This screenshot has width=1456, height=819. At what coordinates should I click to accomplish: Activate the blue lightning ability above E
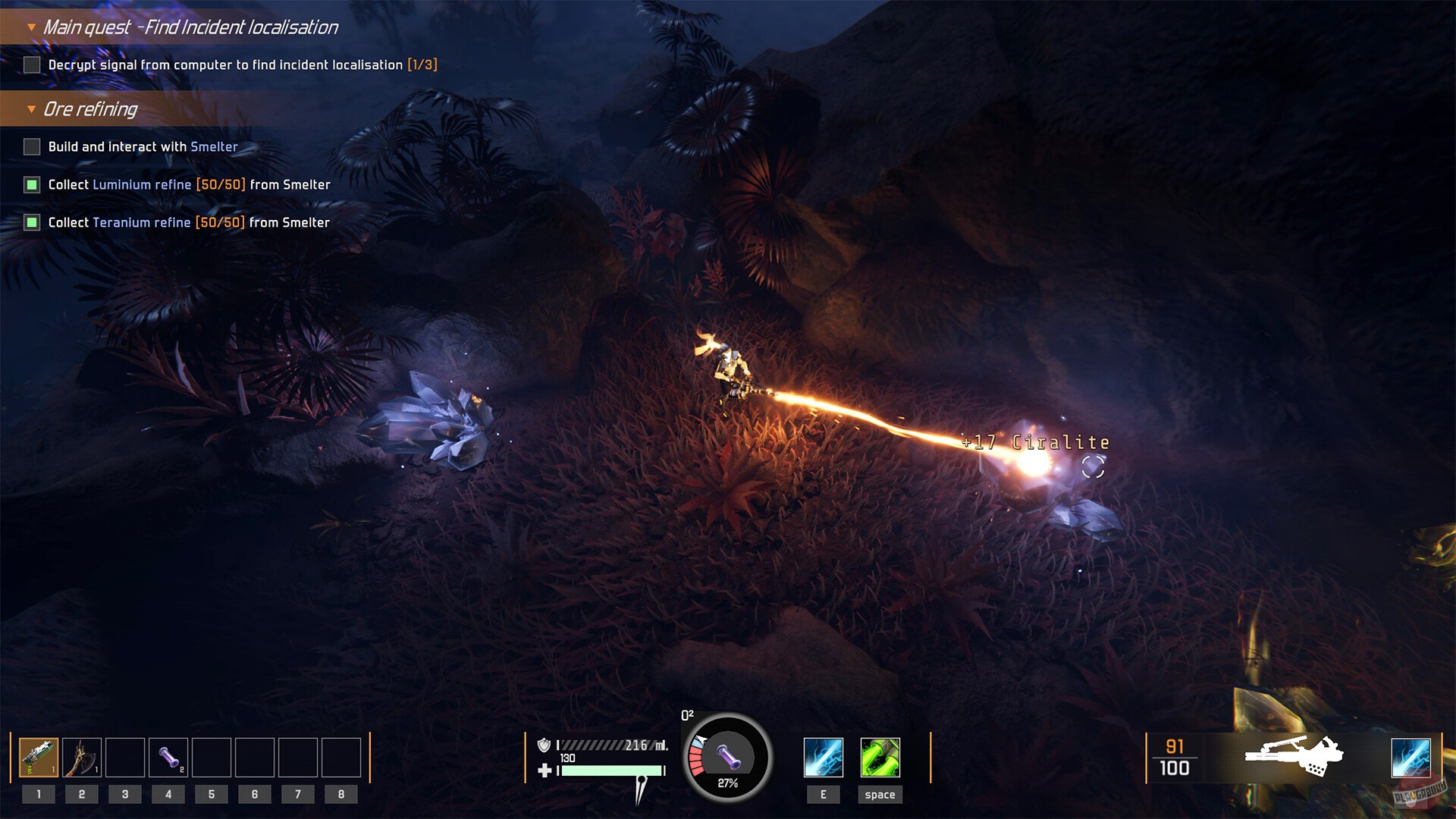coord(823,758)
